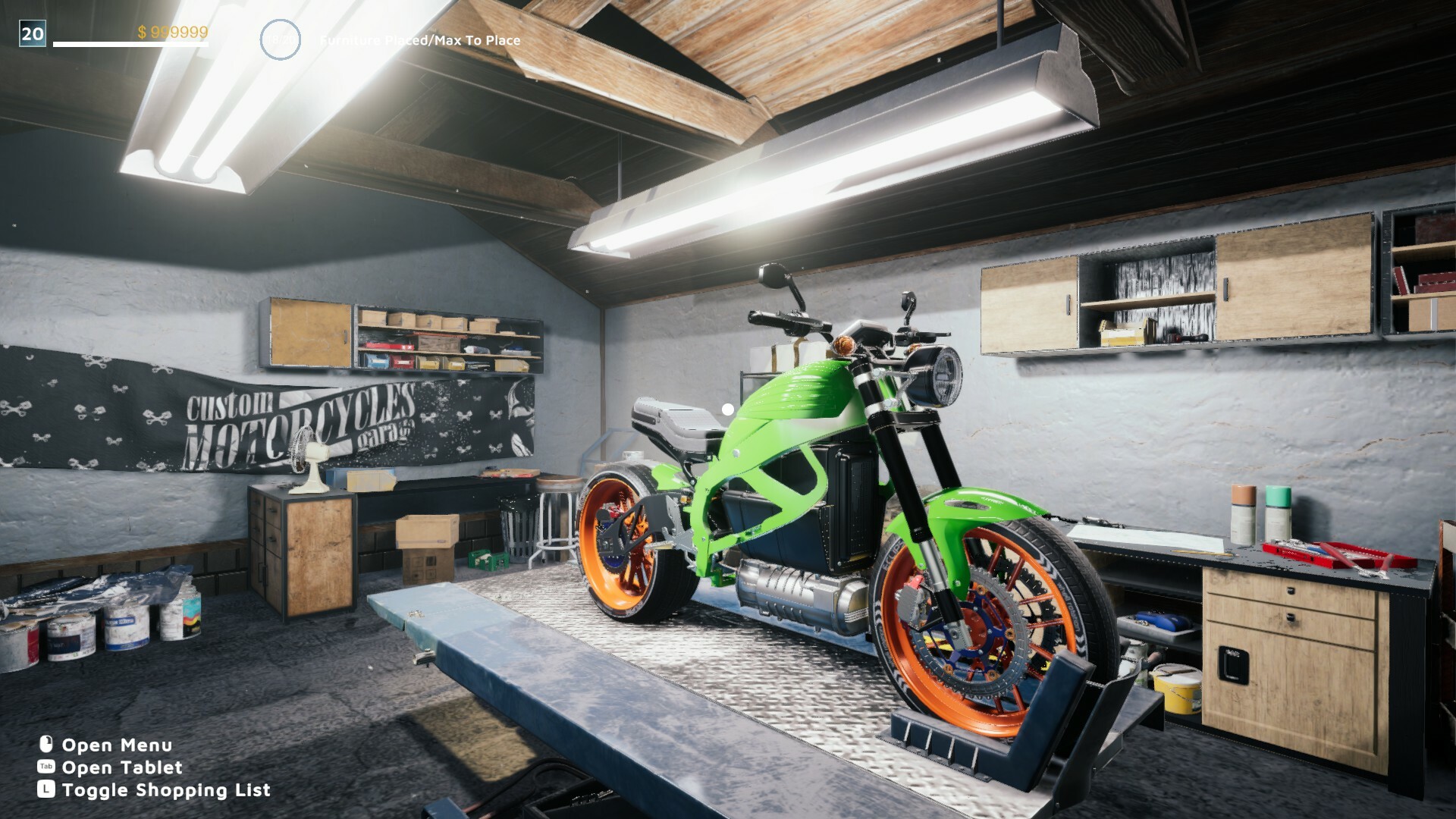Click the level 20 badge top left
Image resolution: width=1456 pixels, height=819 pixels.
tap(31, 33)
